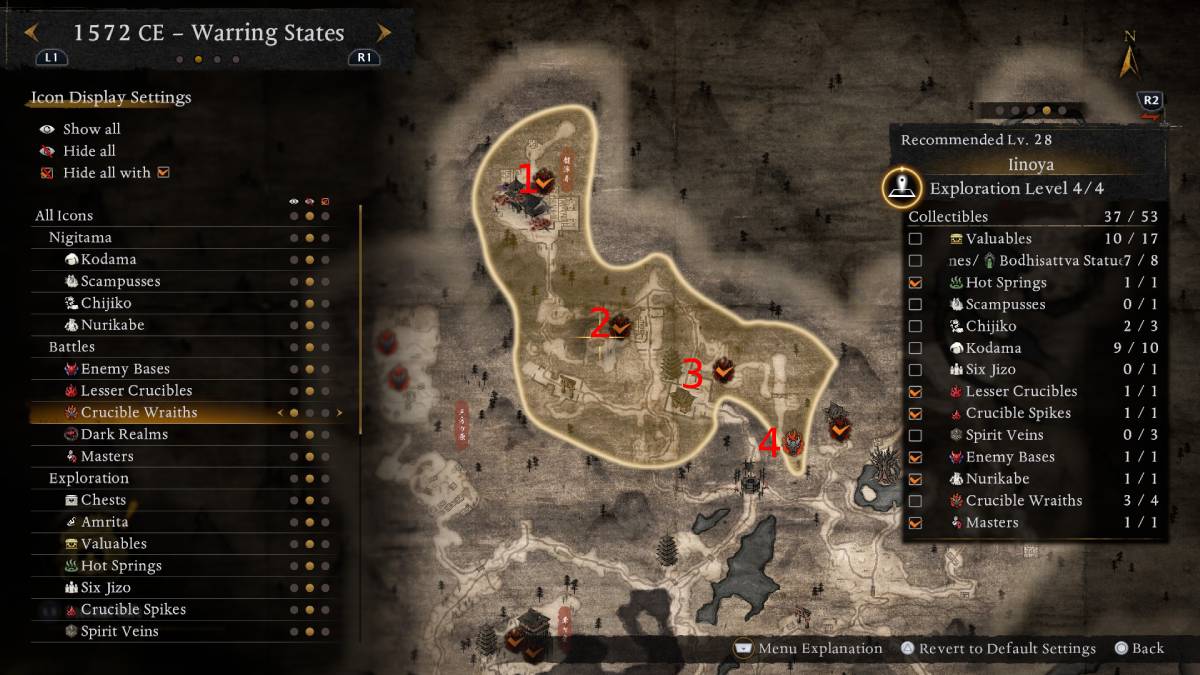Toggle the Spirit Veins collectible checkbox
This screenshot has width=1200, height=675.
(915, 435)
